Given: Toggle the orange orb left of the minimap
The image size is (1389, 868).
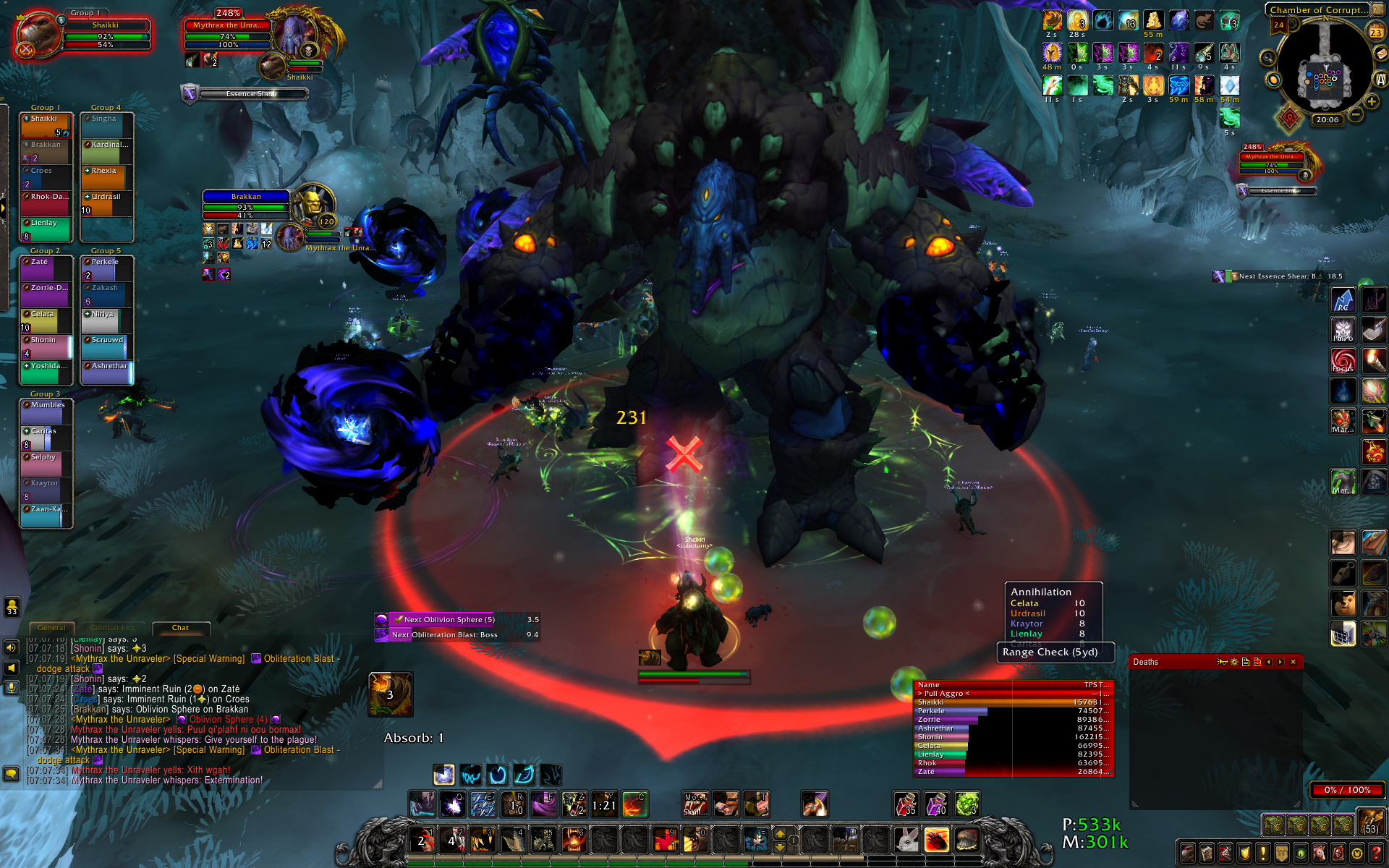Looking at the screenshot, I should click(x=1274, y=80).
